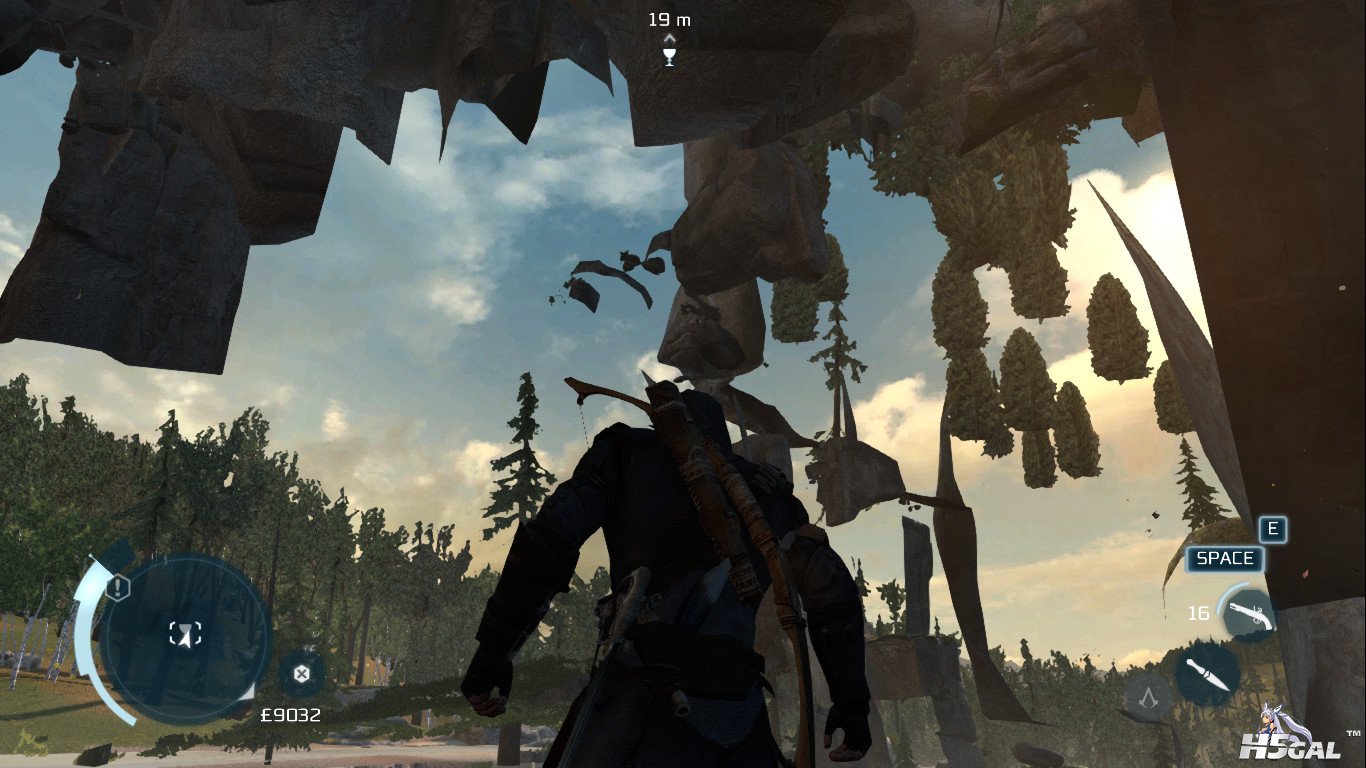
Task: Click the round X icon beside minimap
Action: click(x=300, y=672)
